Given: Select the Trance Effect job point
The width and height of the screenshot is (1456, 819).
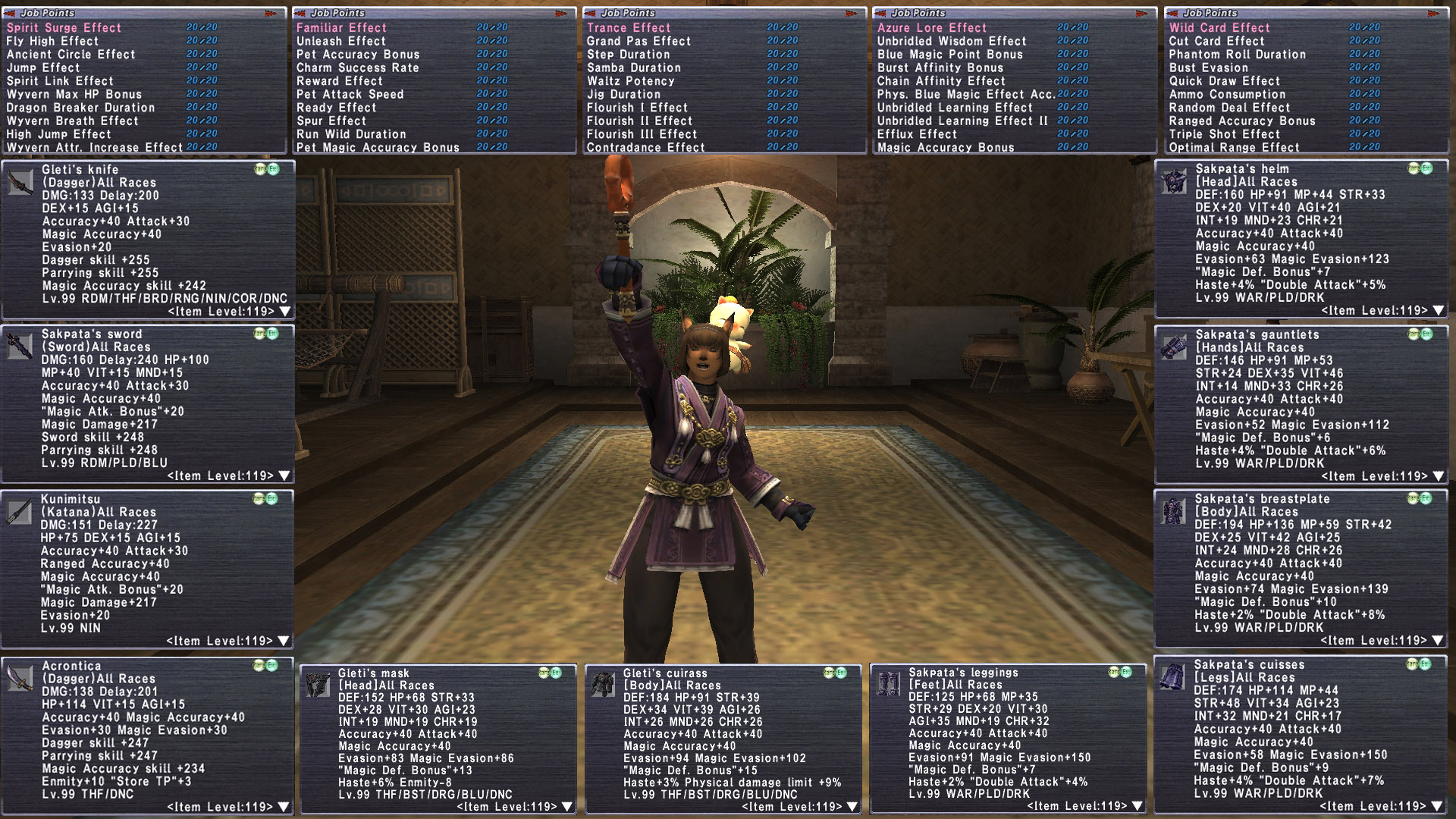Looking at the screenshot, I should (629, 28).
